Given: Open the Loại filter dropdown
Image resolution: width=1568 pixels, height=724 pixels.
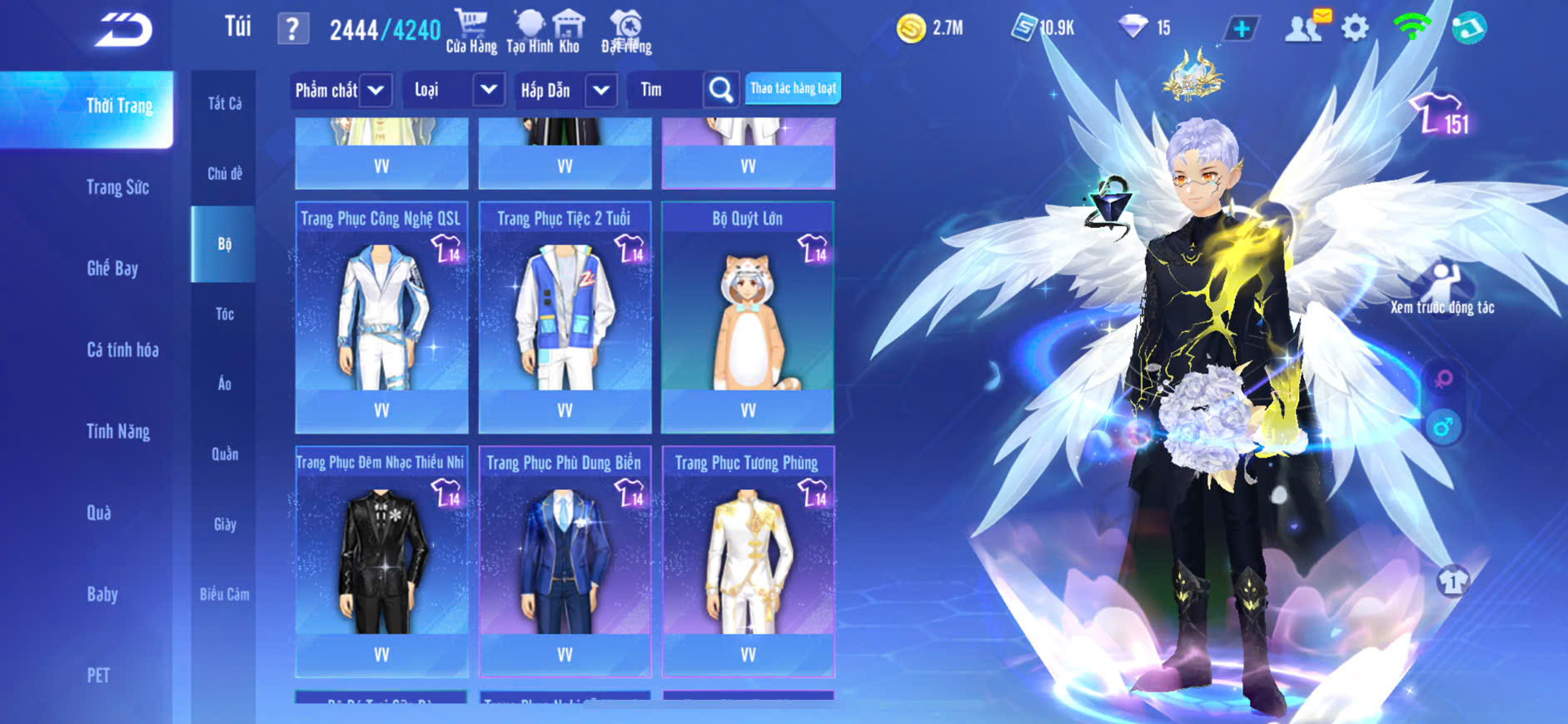Looking at the screenshot, I should click(x=488, y=90).
